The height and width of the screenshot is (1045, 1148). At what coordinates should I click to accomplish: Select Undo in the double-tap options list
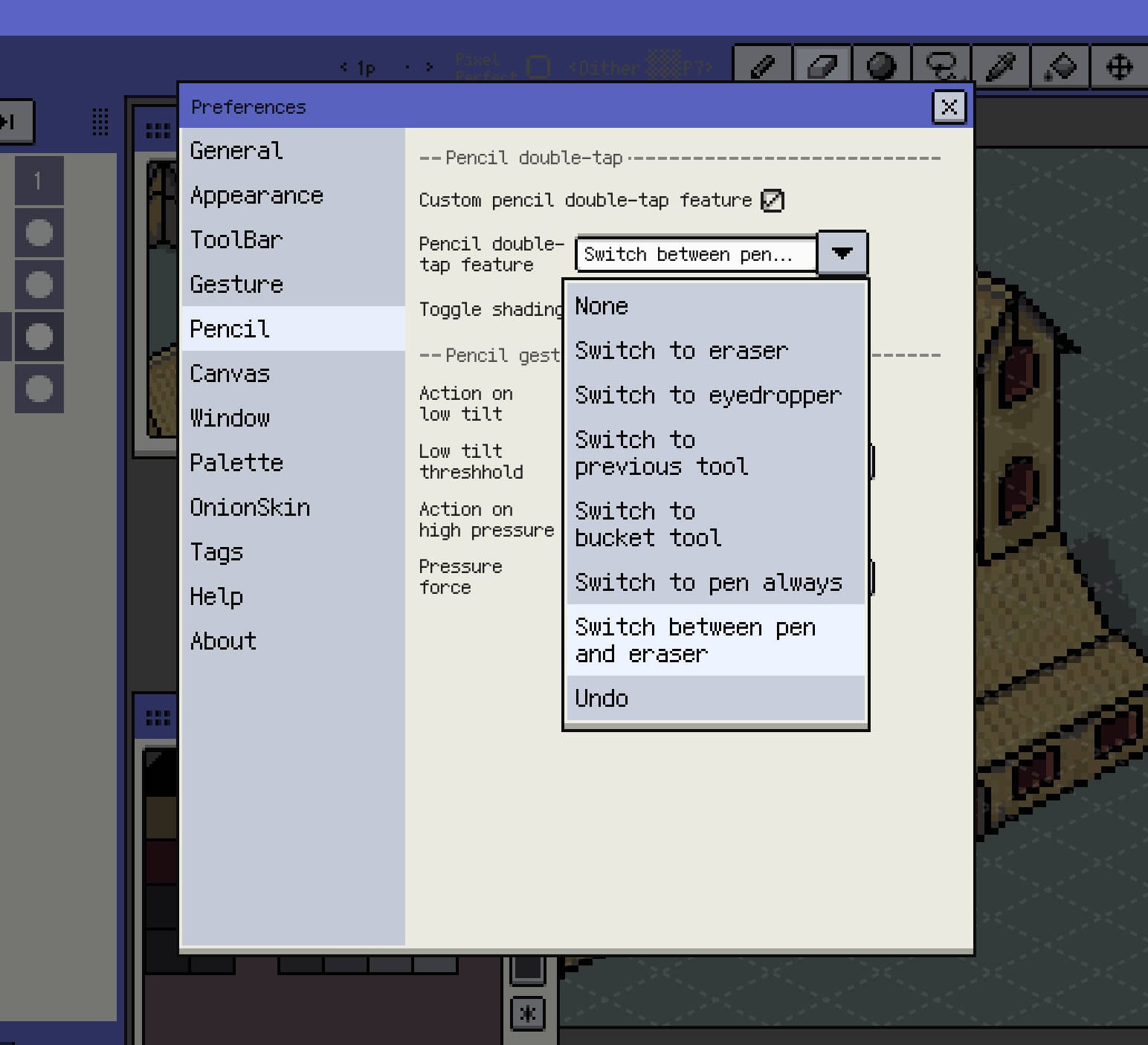(601, 698)
